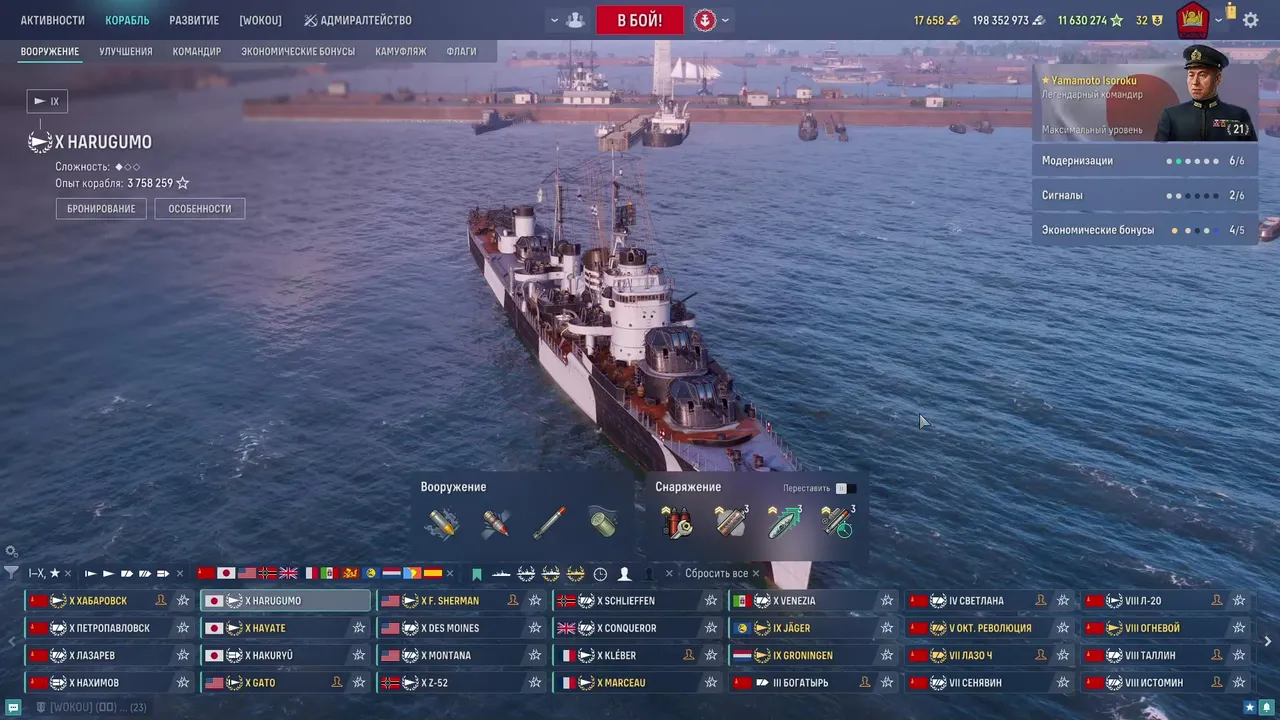Open the Сигналы row

pos(1143,196)
